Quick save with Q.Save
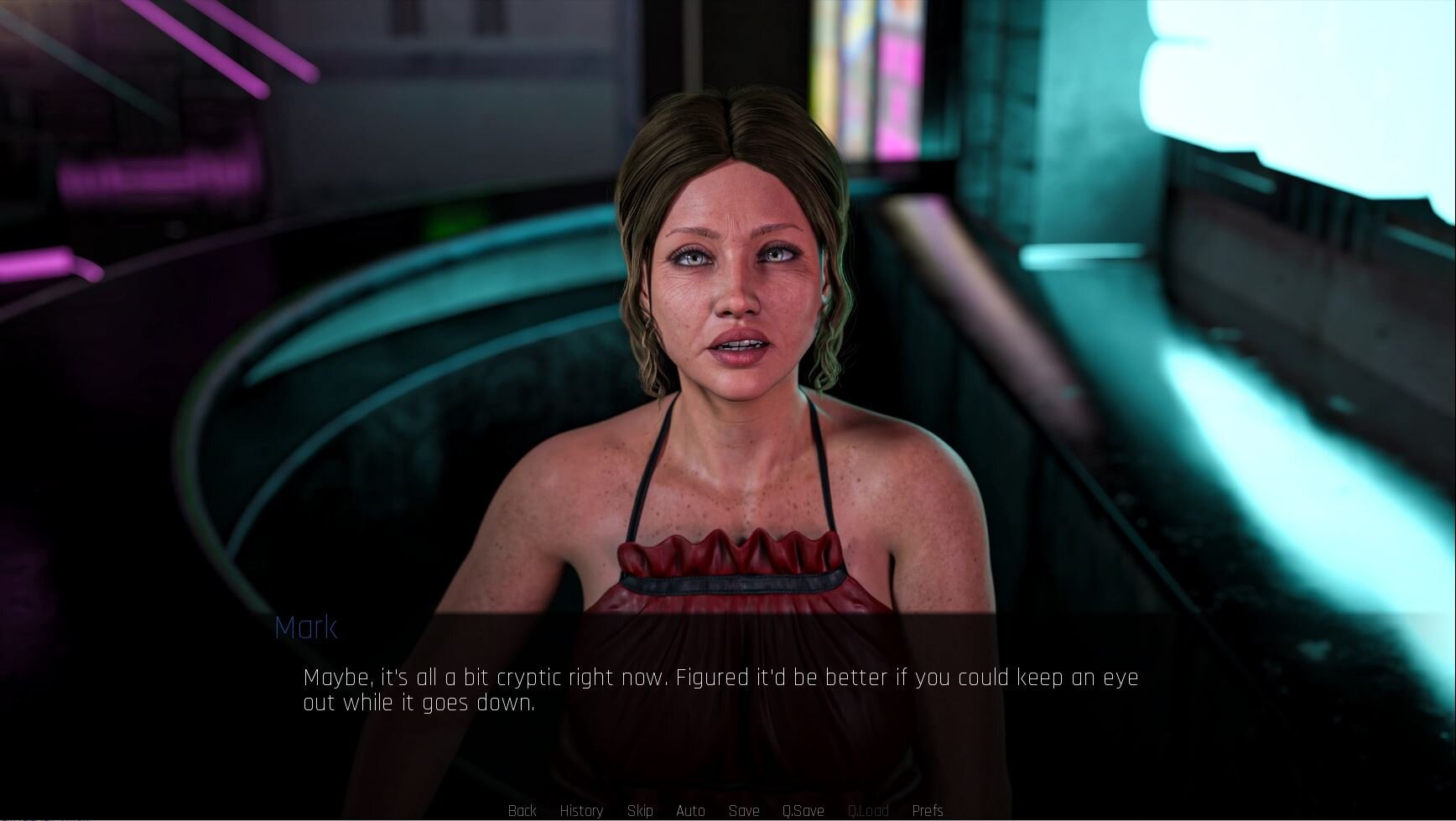1456x821 pixels. 803,810
